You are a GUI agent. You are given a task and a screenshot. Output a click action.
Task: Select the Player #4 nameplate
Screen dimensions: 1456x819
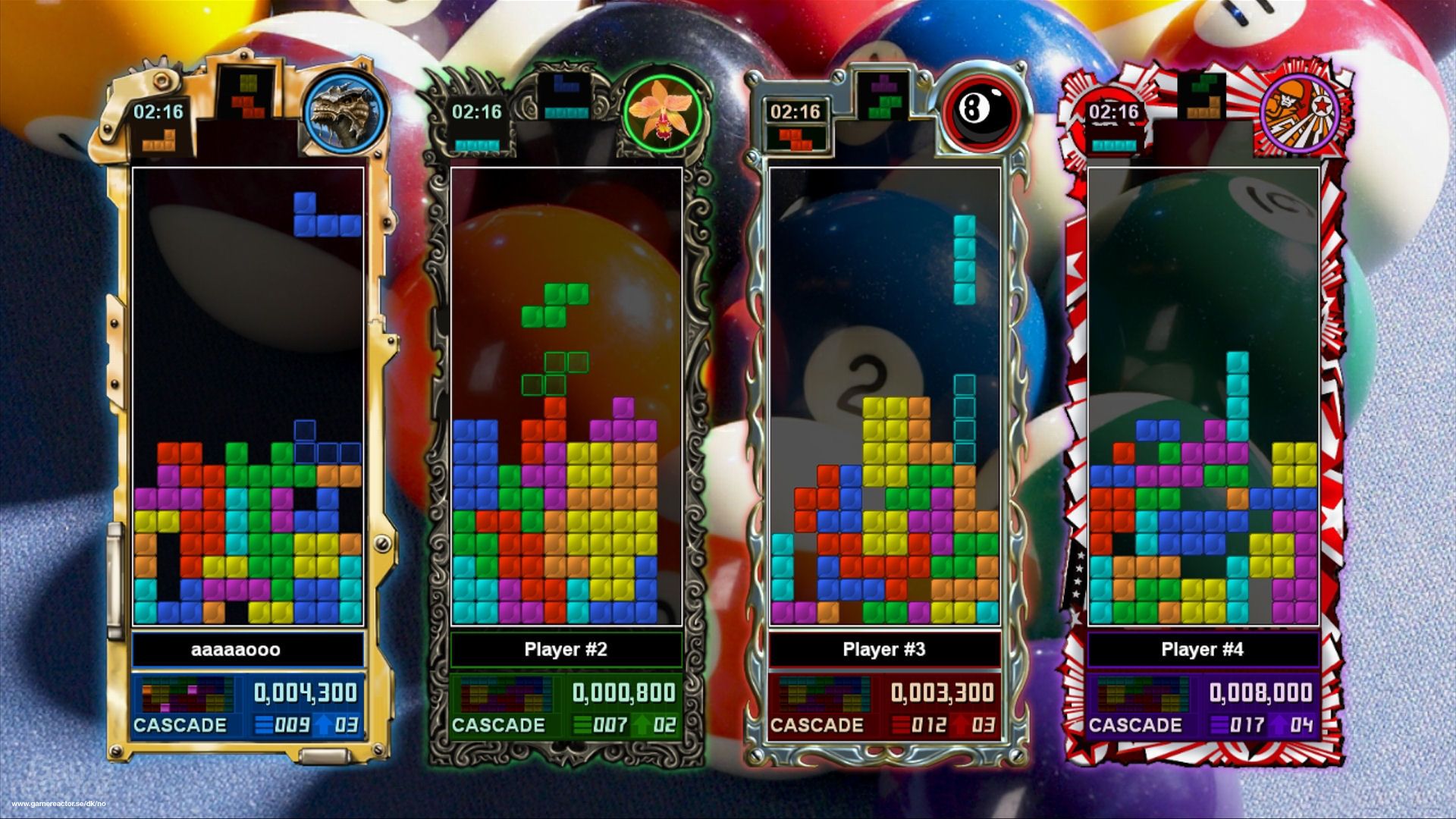1202,649
